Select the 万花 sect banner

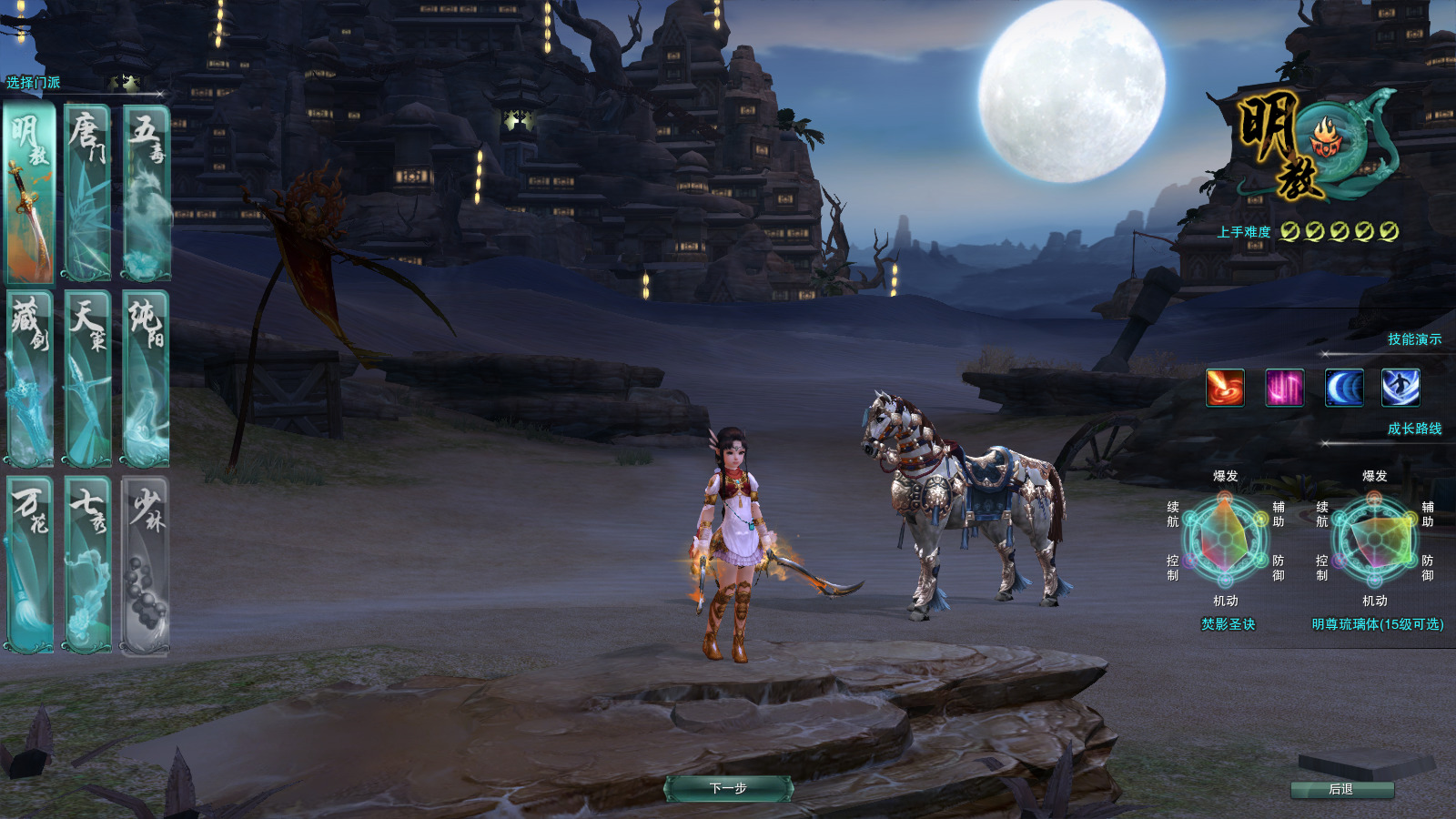(30, 564)
